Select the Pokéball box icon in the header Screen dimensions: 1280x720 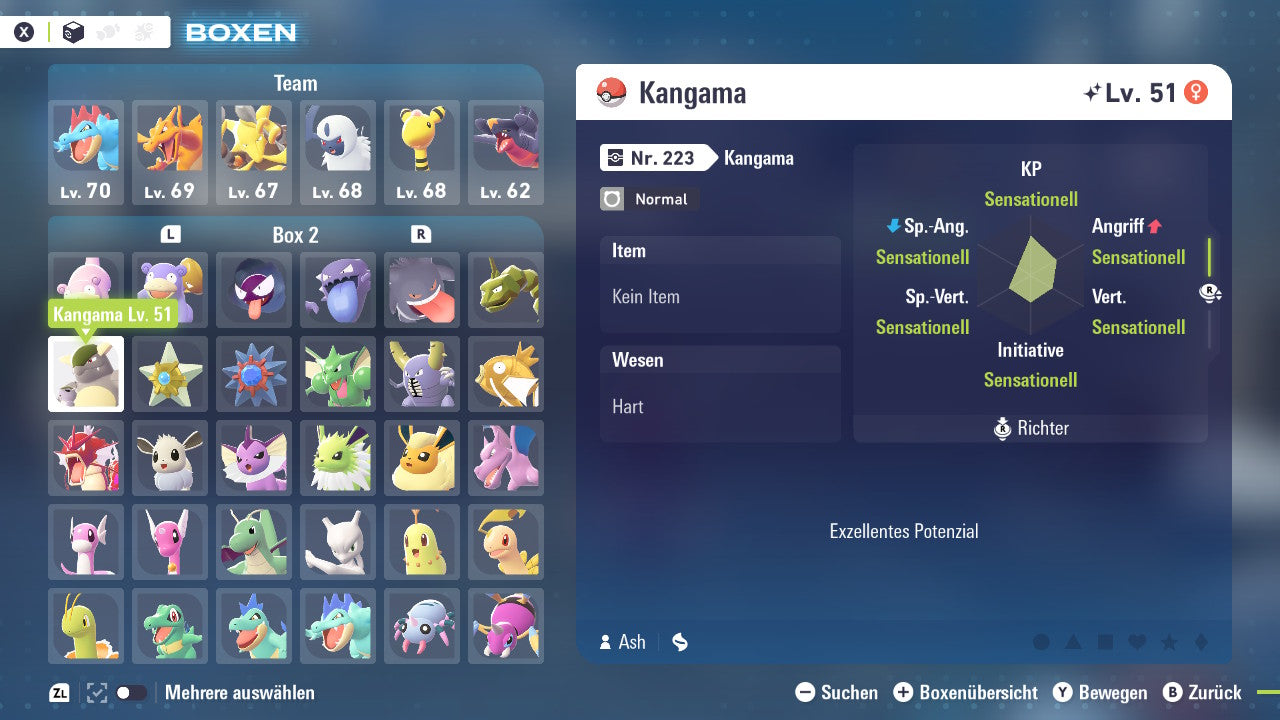[73, 32]
